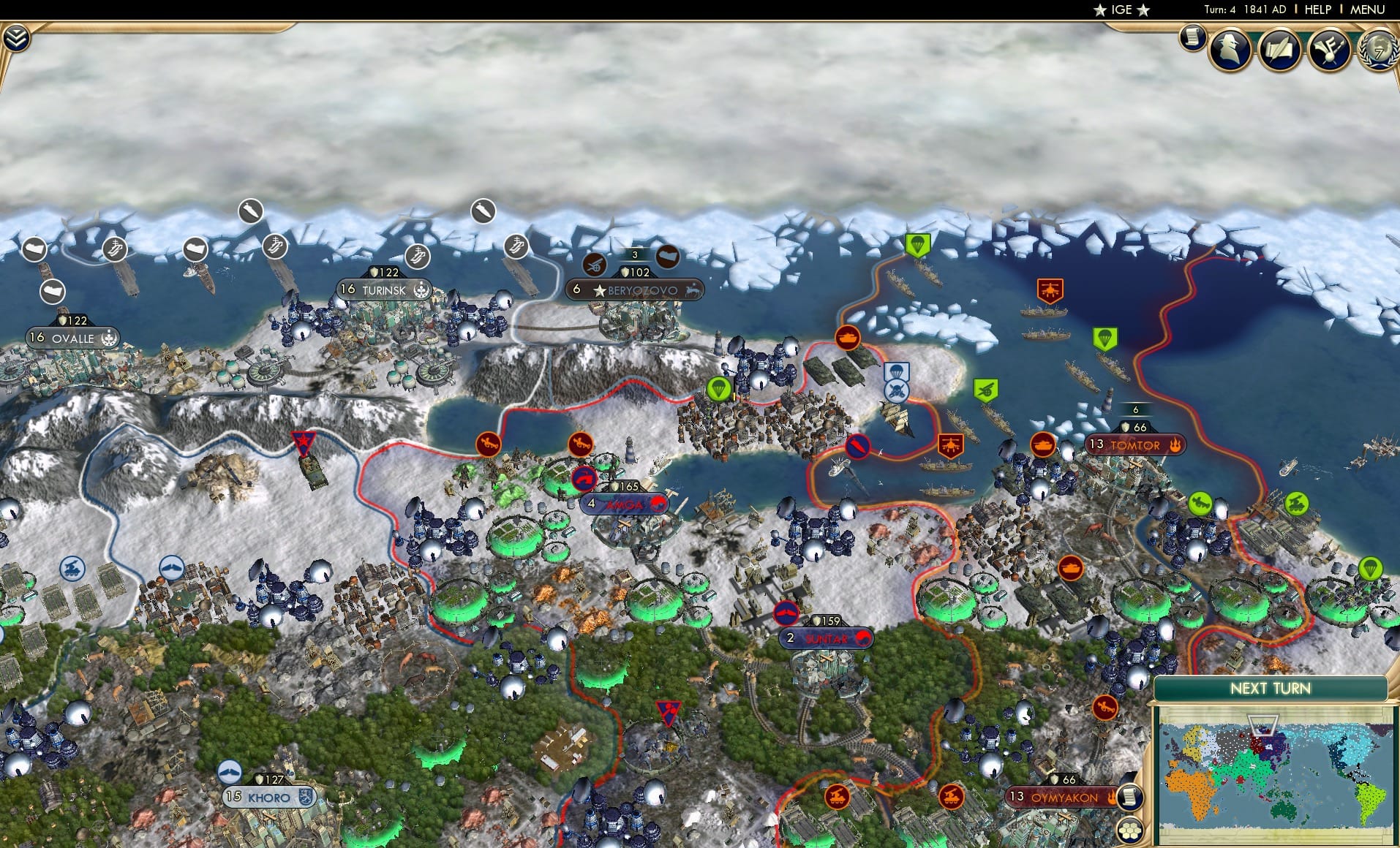The image size is (1400, 848).
Task: Open the city screen for Turinsk banner
Action: click(x=385, y=290)
